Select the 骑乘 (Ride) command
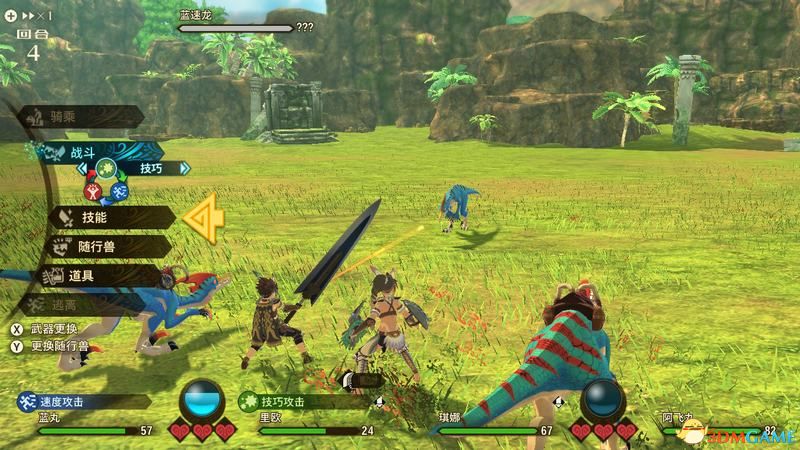800x450 pixels. (x=68, y=117)
